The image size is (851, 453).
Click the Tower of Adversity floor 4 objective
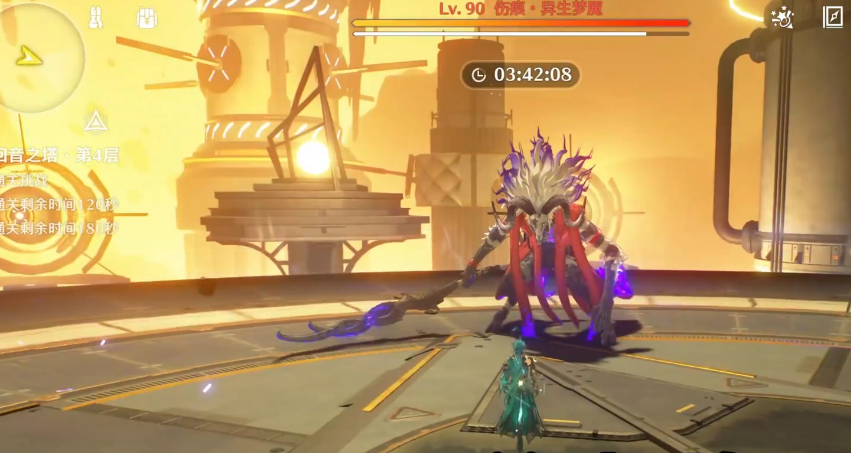(x=62, y=156)
